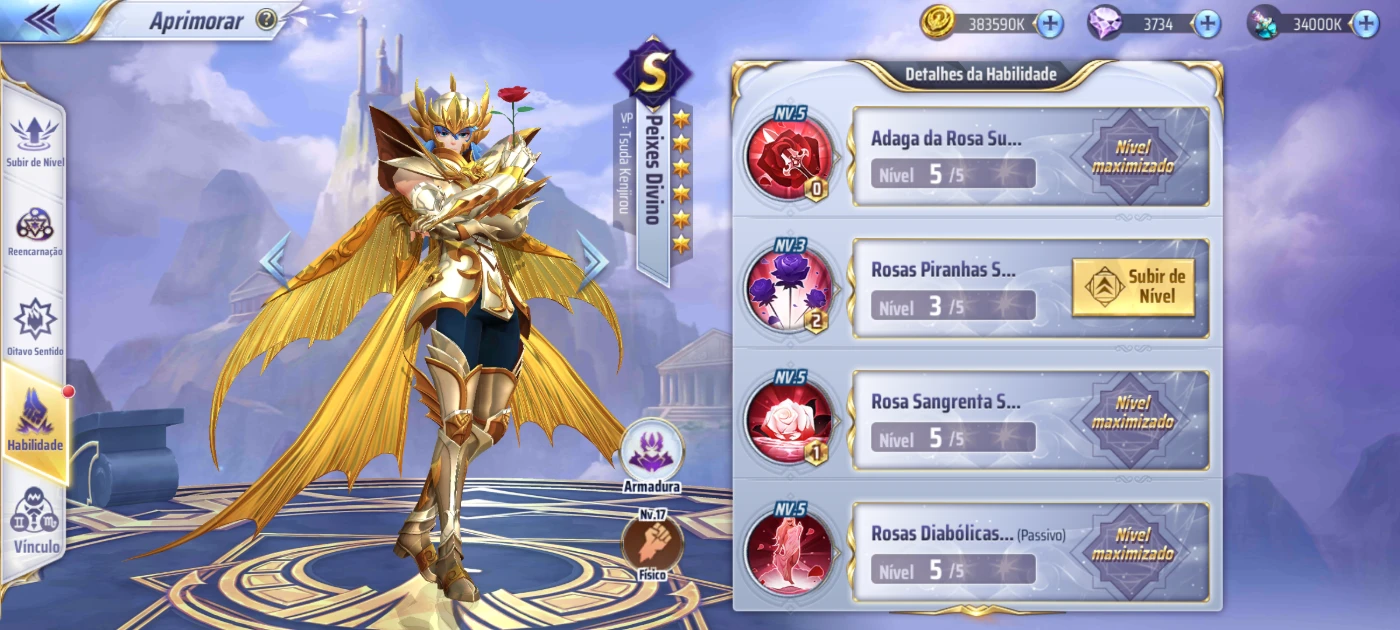This screenshot has height=630, width=1400.
Task: Show the next character with right arrow
Action: point(594,261)
